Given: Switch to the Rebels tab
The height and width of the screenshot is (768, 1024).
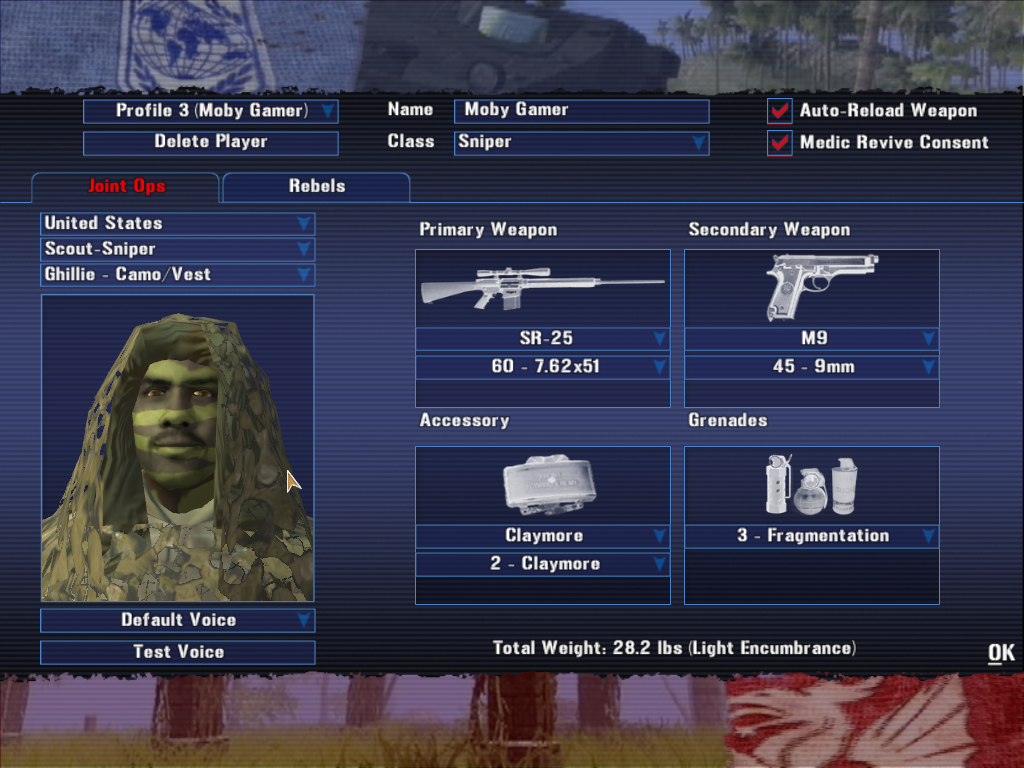Looking at the screenshot, I should coord(316,187).
